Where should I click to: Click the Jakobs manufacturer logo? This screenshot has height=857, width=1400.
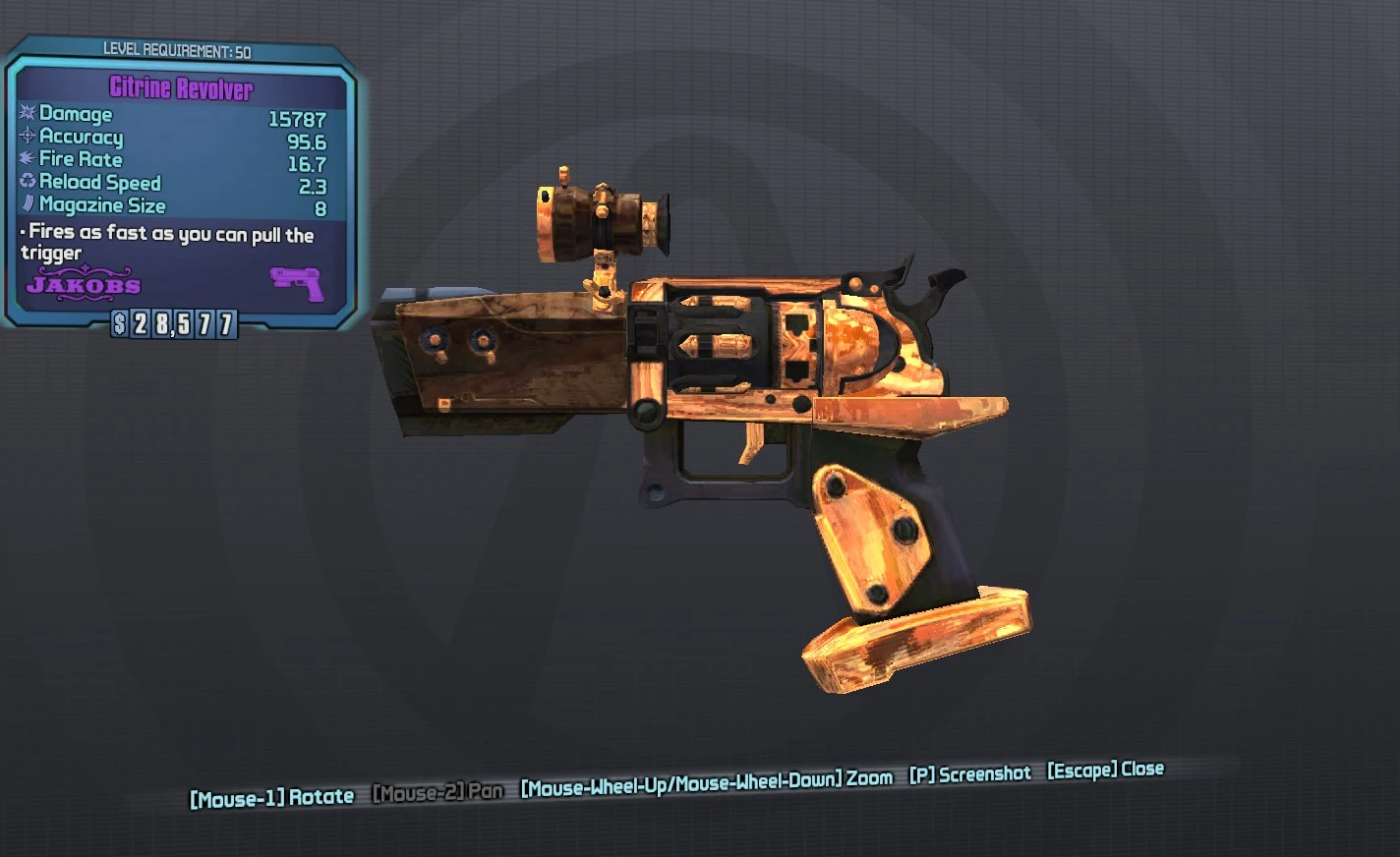[84, 286]
